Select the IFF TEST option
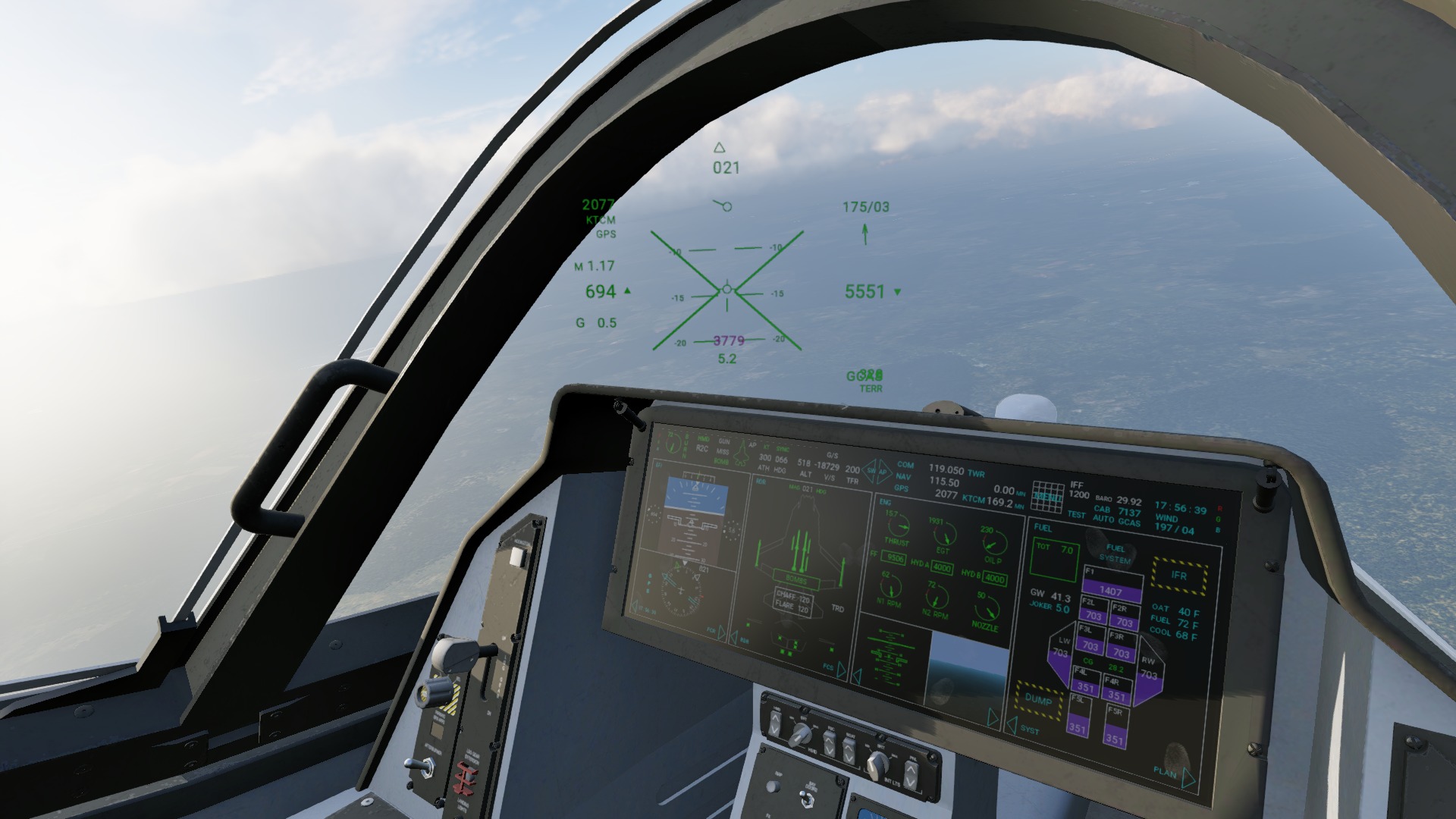1456x819 pixels. (x=1076, y=514)
